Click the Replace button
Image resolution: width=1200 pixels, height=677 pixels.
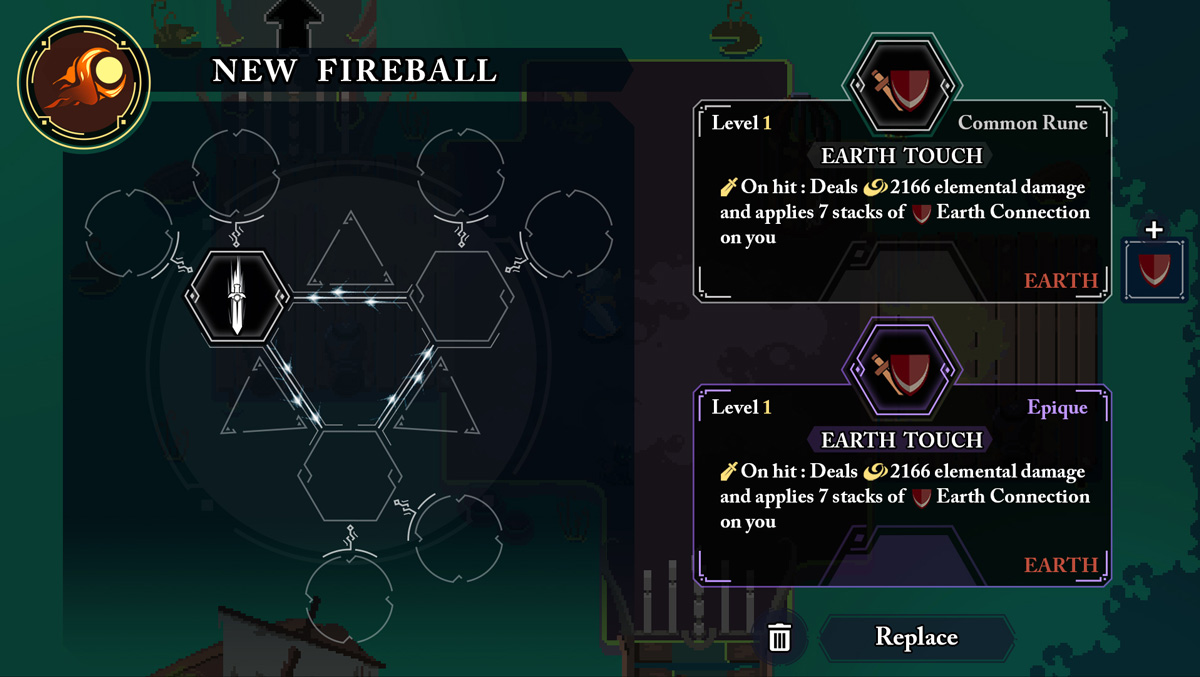pos(916,637)
